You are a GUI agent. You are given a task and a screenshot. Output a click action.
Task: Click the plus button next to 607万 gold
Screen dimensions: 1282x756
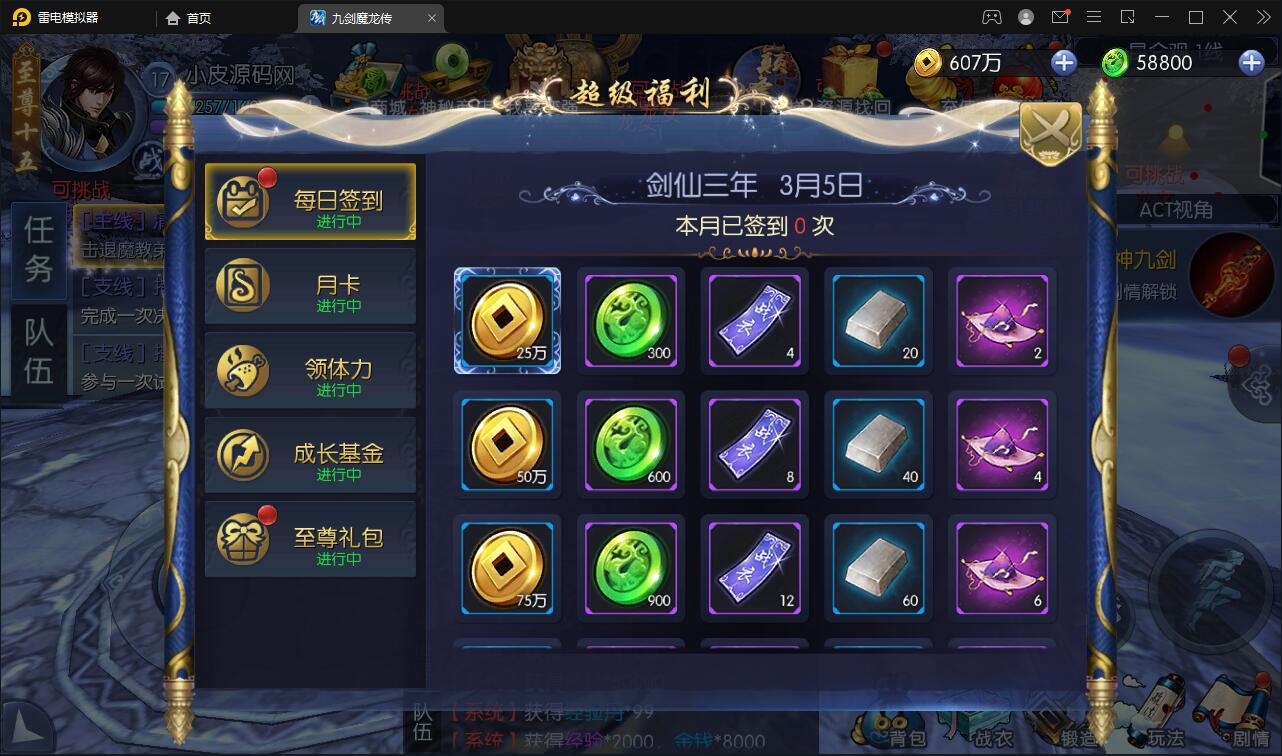click(x=1063, y=62)
